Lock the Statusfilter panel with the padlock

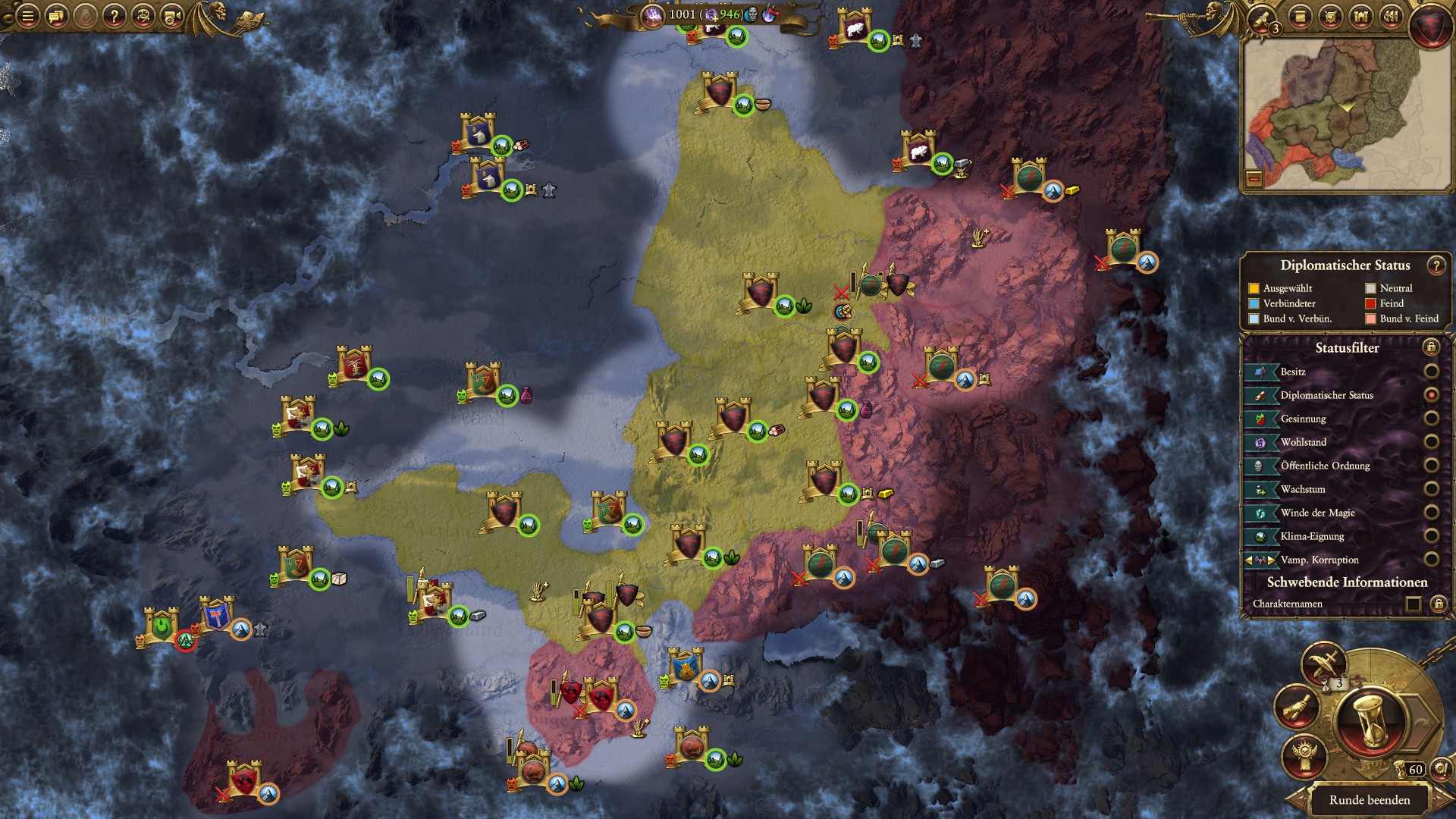1431,348
